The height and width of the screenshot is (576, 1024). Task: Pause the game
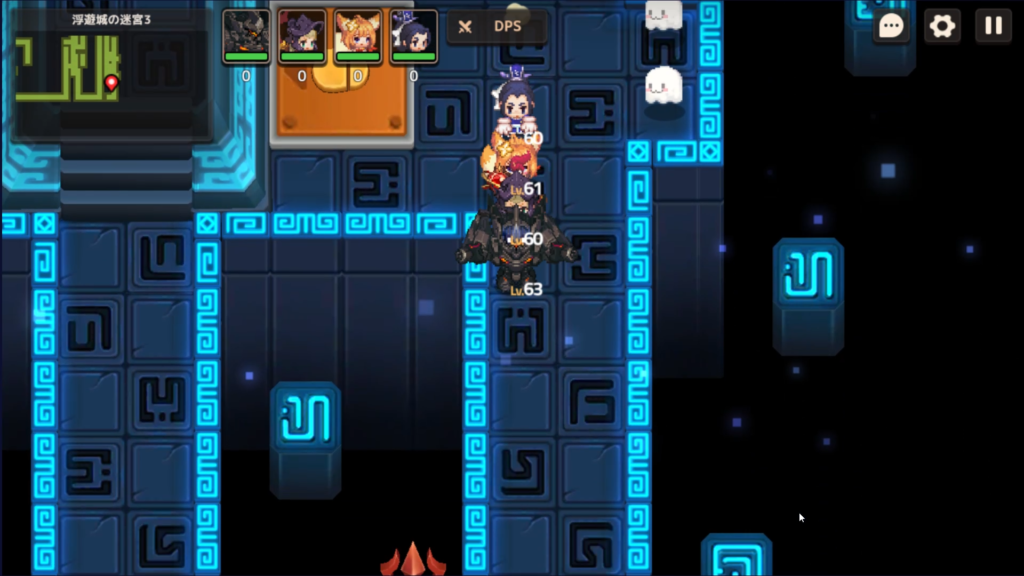click(993, 26)
